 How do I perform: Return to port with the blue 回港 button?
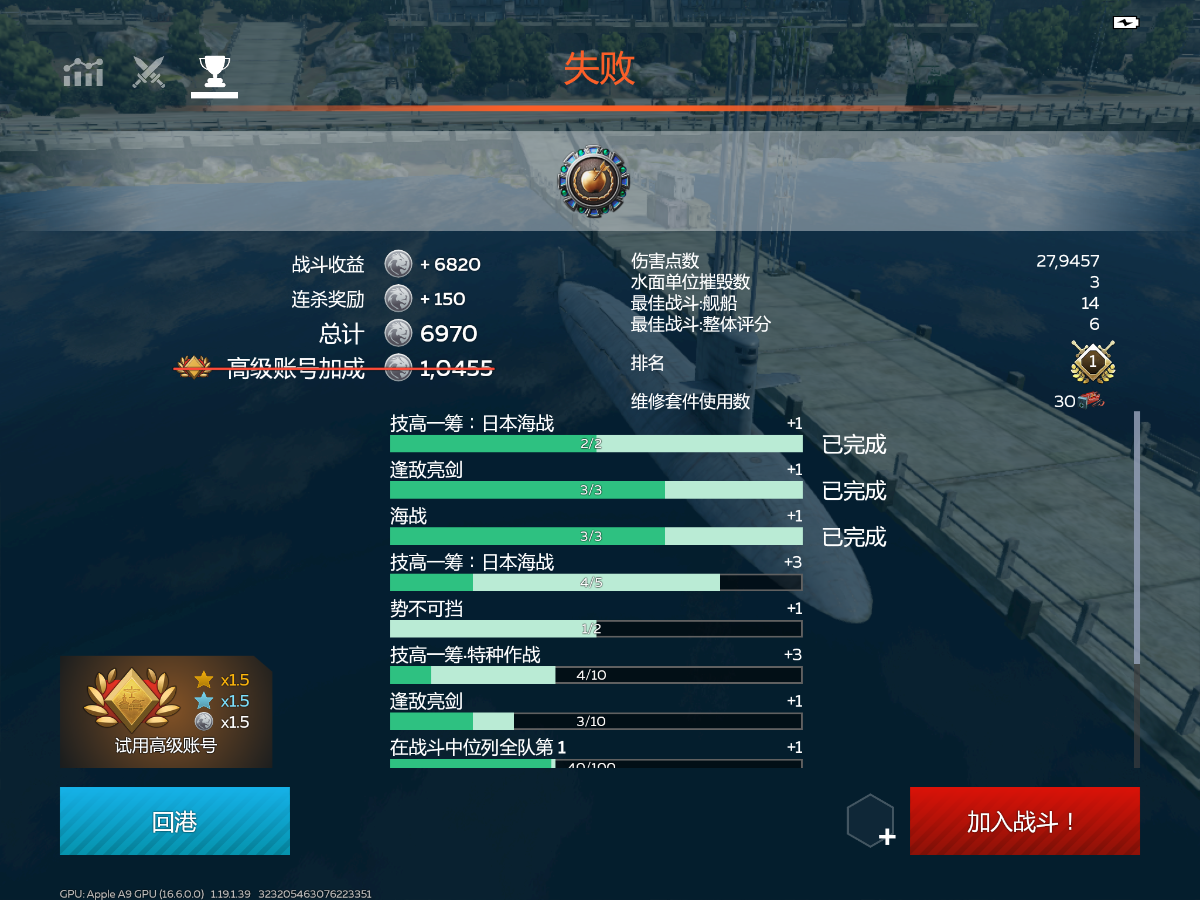pyautogui.click(x=175, y=821)
